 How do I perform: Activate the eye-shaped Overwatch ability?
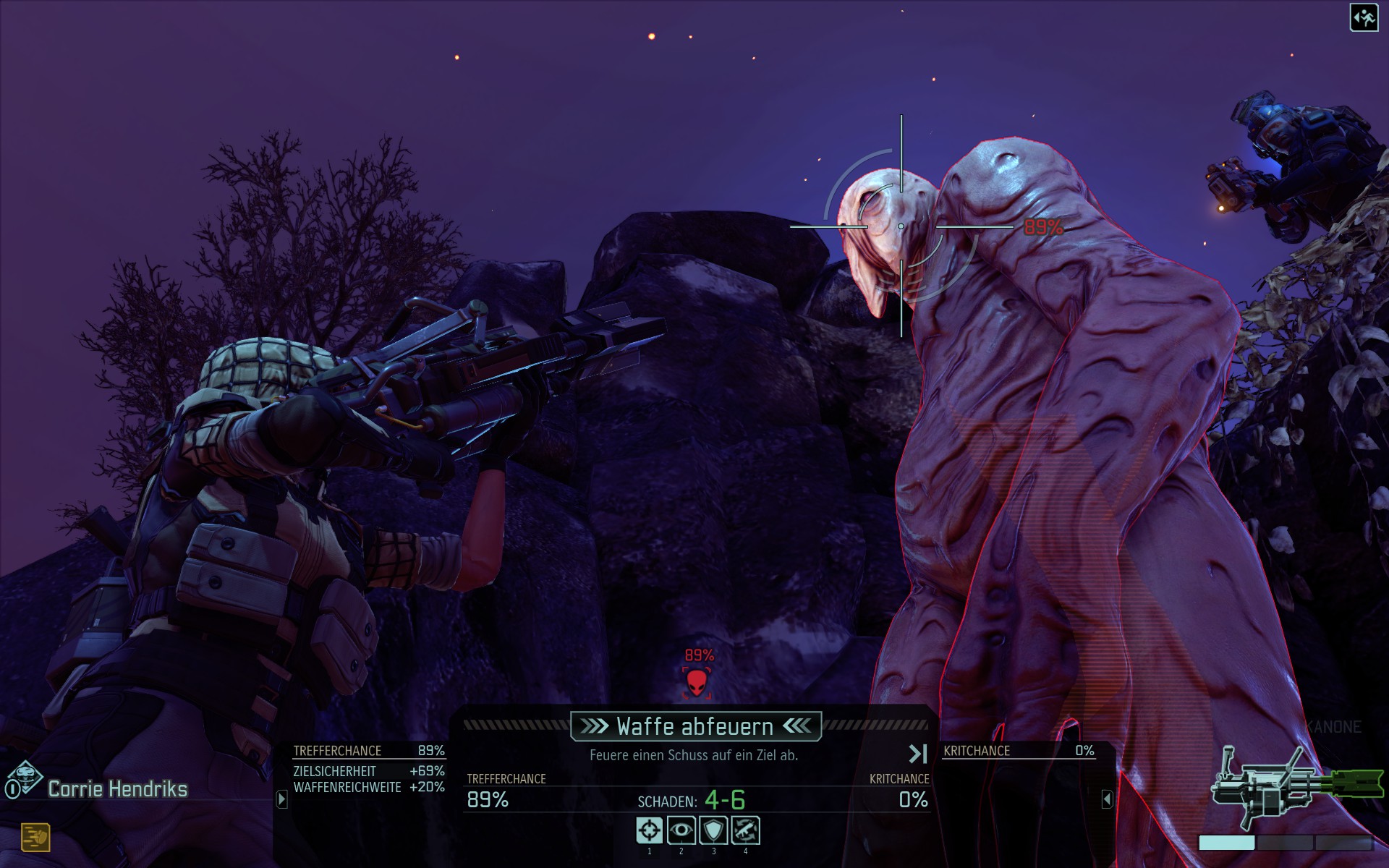point(681,830)
